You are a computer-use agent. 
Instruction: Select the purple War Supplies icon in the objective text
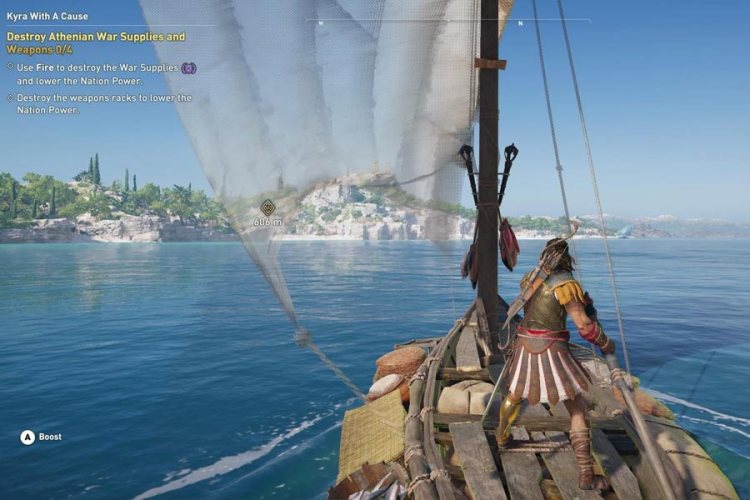pos(188,67)
